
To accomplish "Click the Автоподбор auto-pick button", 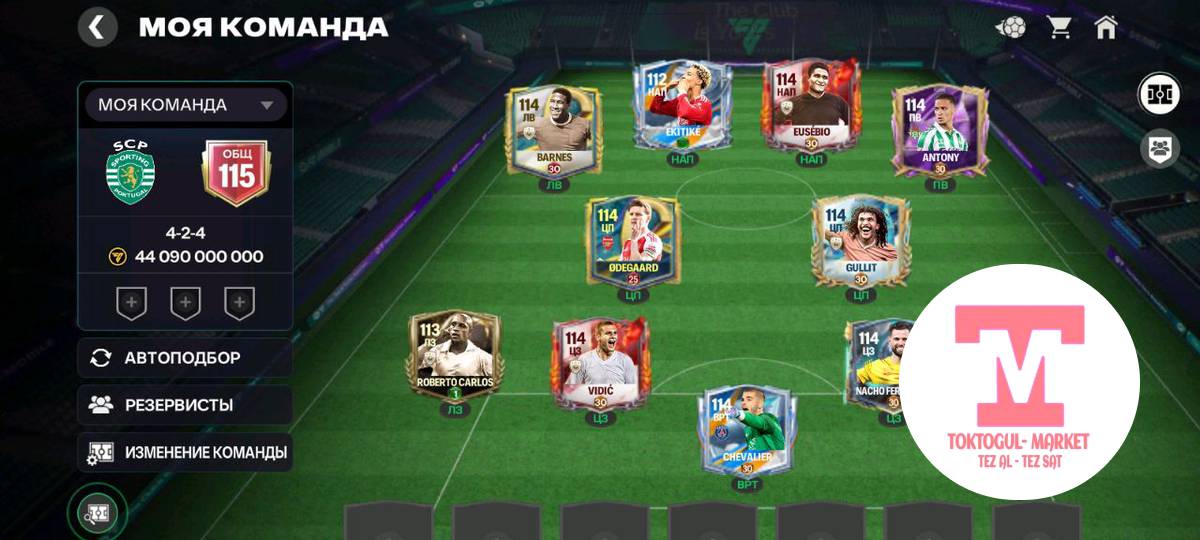I will 185,358.
